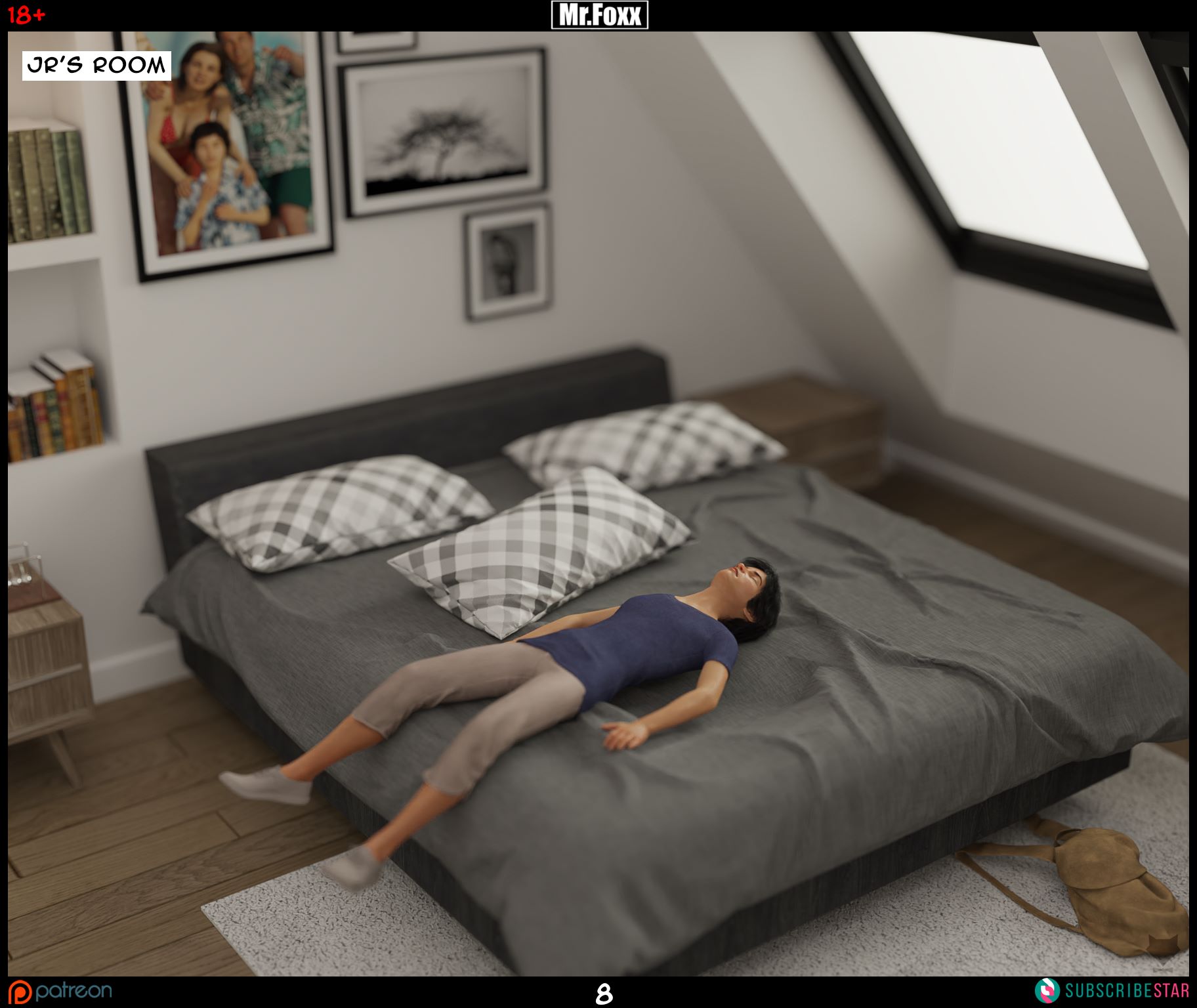1197x1008 pixels.
Task: Visit the SubscribeStar page
Action: click(1113, 991)
